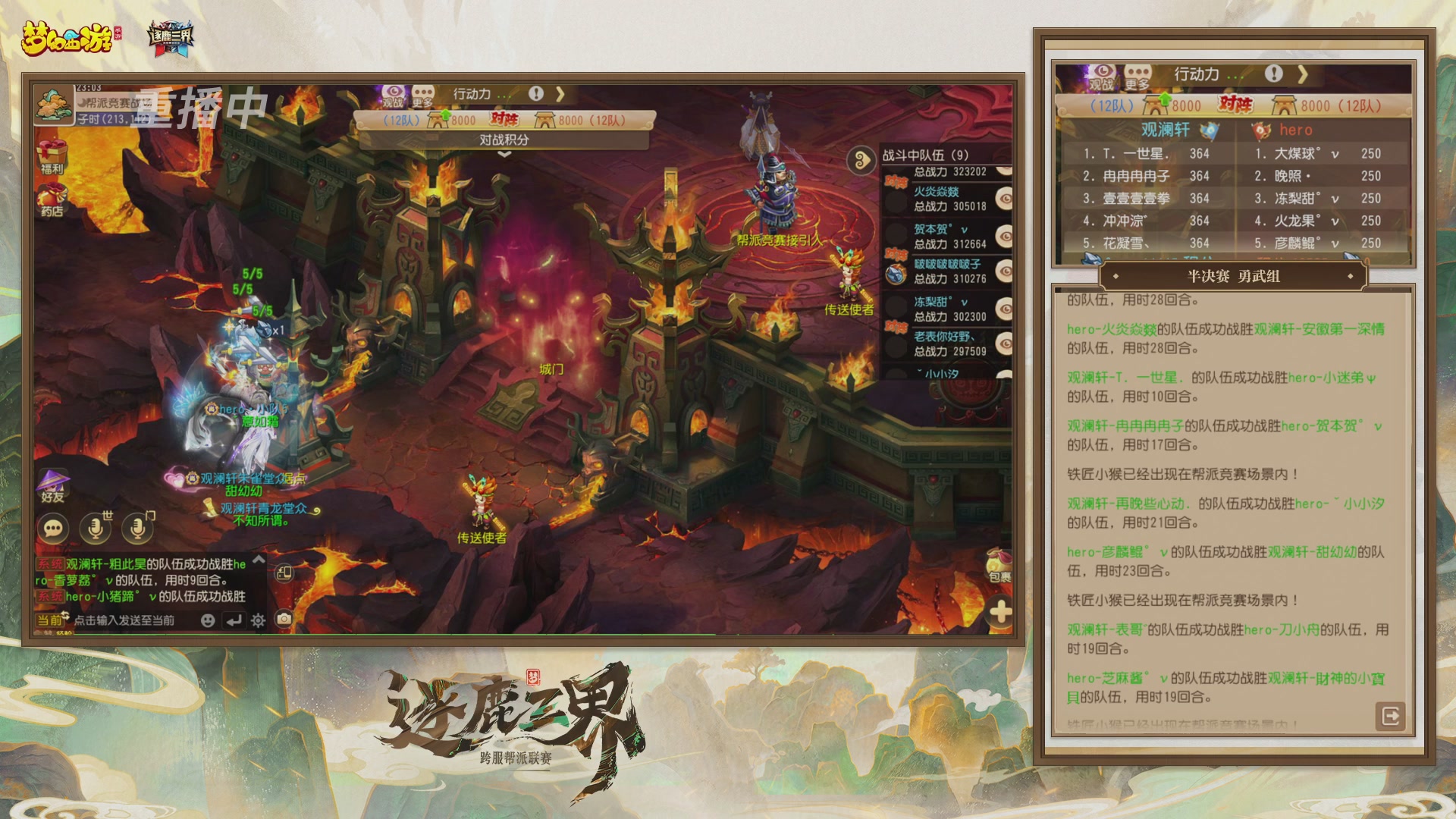Image resolution: width=1456 pixels, height=819 pixels.
Task: Click the camera screenshot icon near chat
Action: [x=283, y=618]
